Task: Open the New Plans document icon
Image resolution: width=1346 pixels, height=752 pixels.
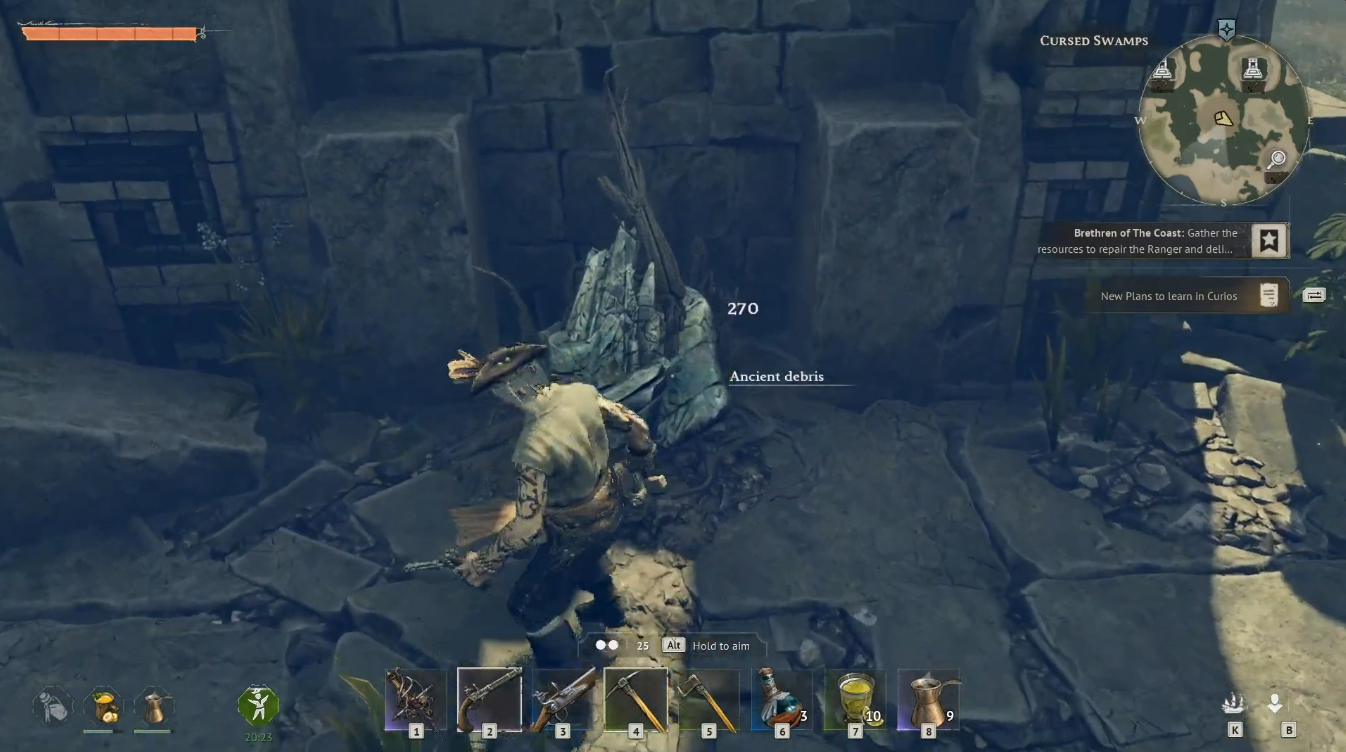Action: pyautogui.click(x=1268, y=296)
